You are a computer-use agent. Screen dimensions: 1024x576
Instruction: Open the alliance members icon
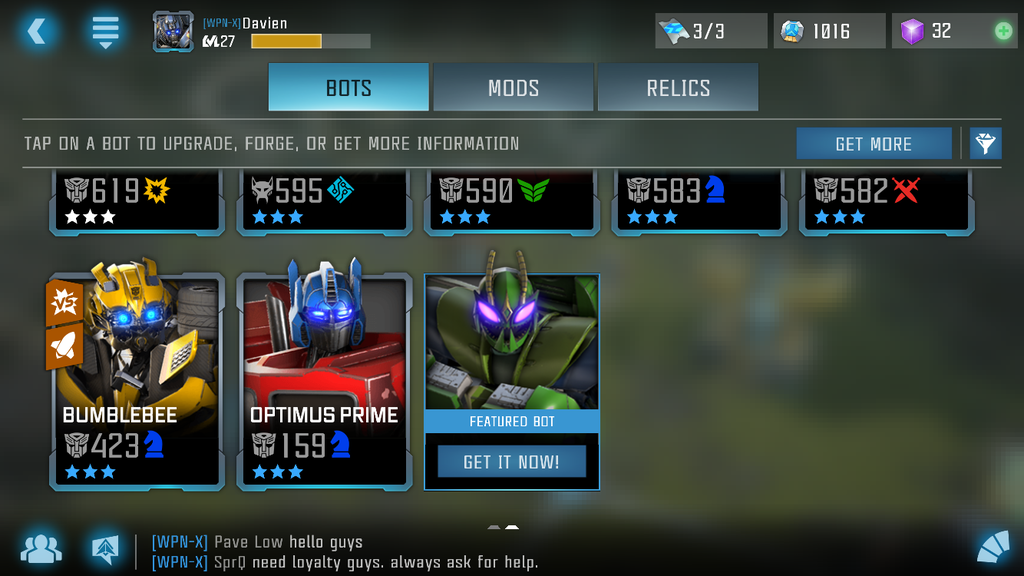point(41,548)
